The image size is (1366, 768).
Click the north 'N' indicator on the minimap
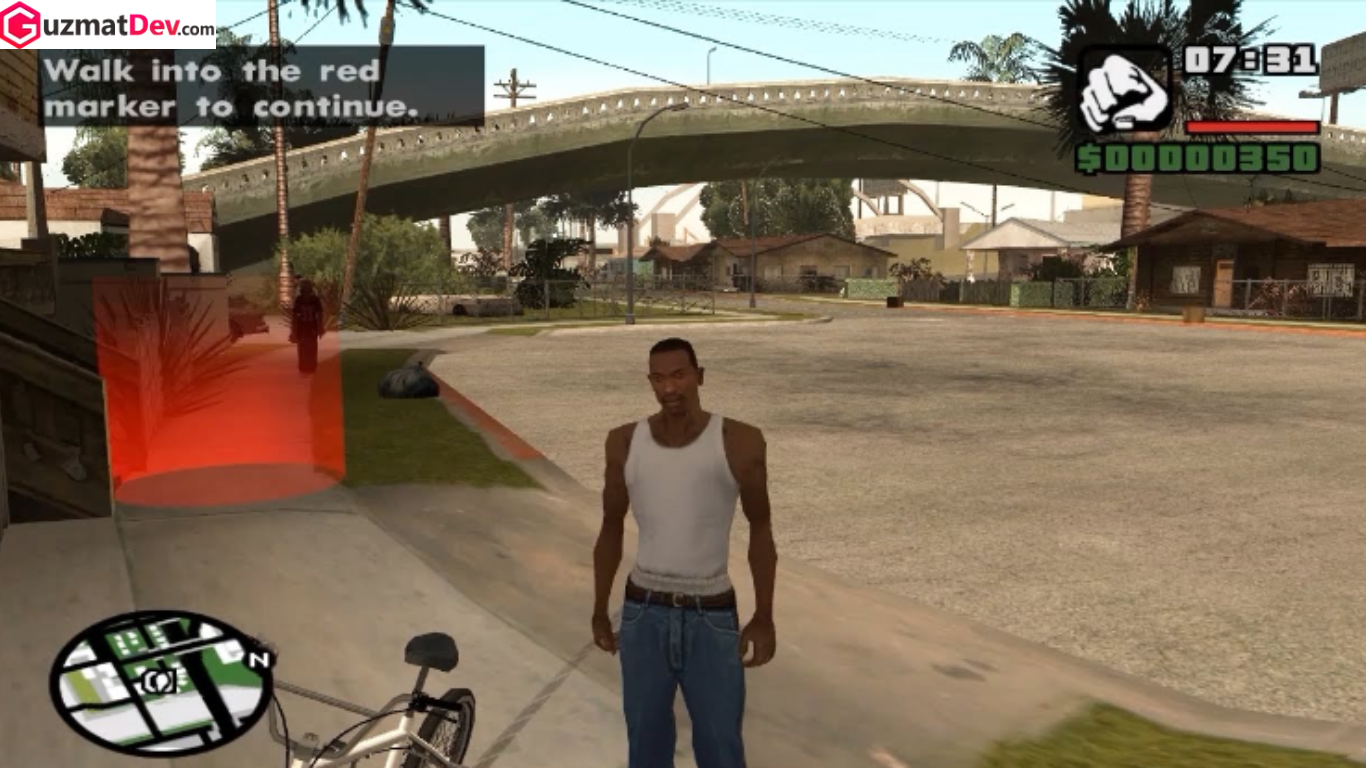pyautogui.click(x=258, y=660)
